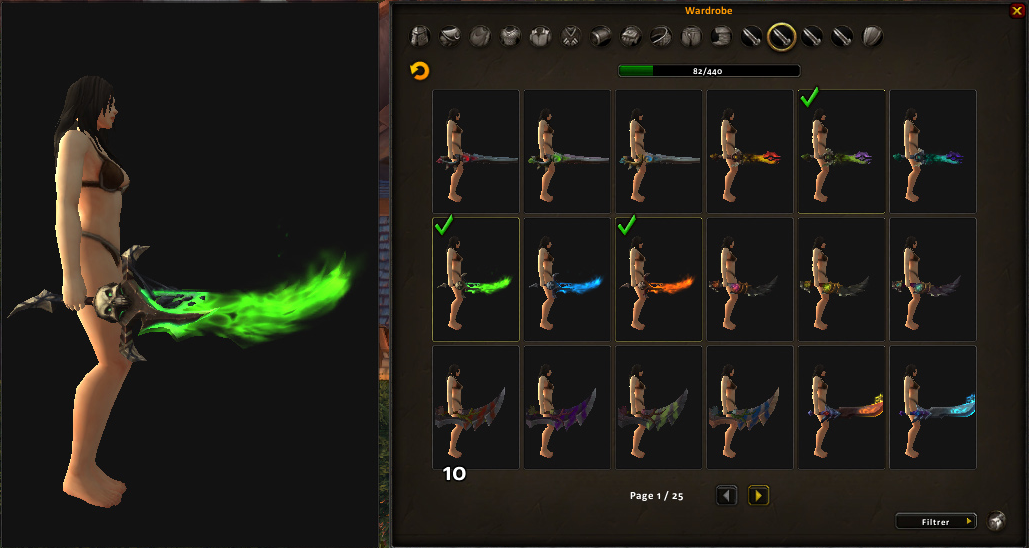Click the round icon beside Filtrer
This screenshot has width=1029, height=548.
(997, 521)
